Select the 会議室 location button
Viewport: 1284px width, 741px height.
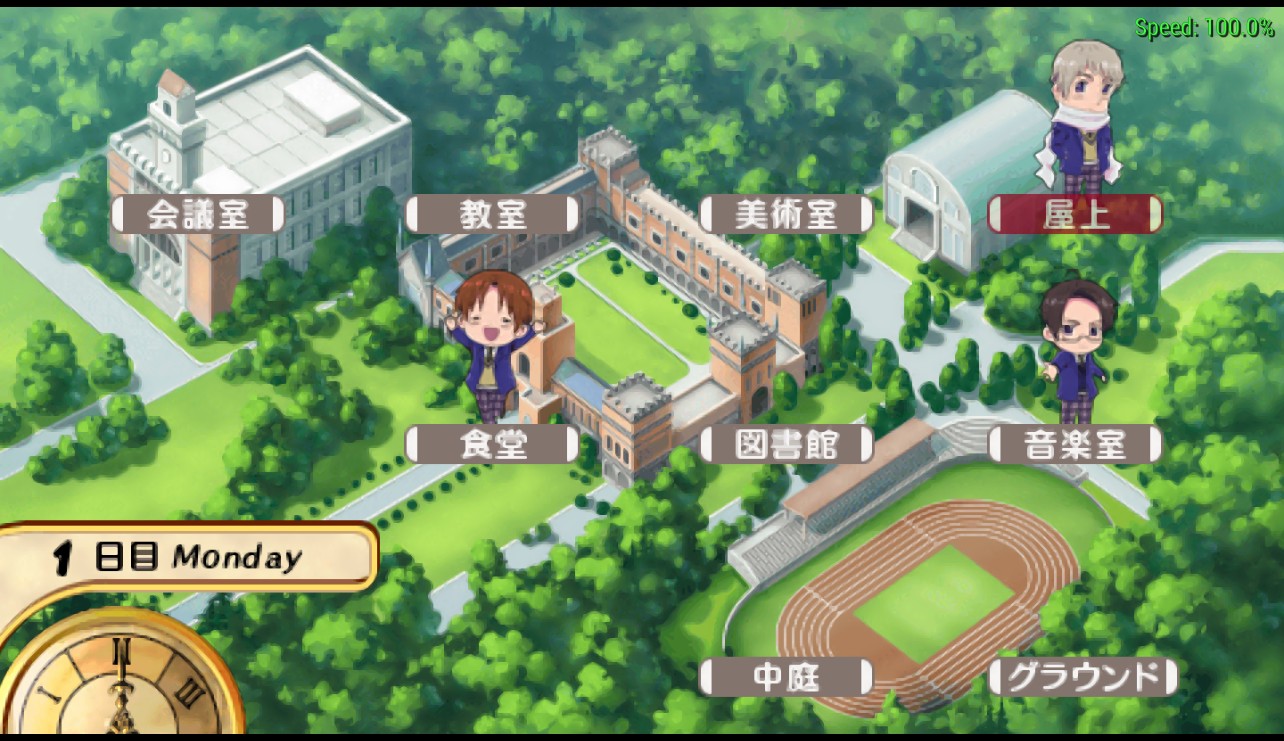197,214
